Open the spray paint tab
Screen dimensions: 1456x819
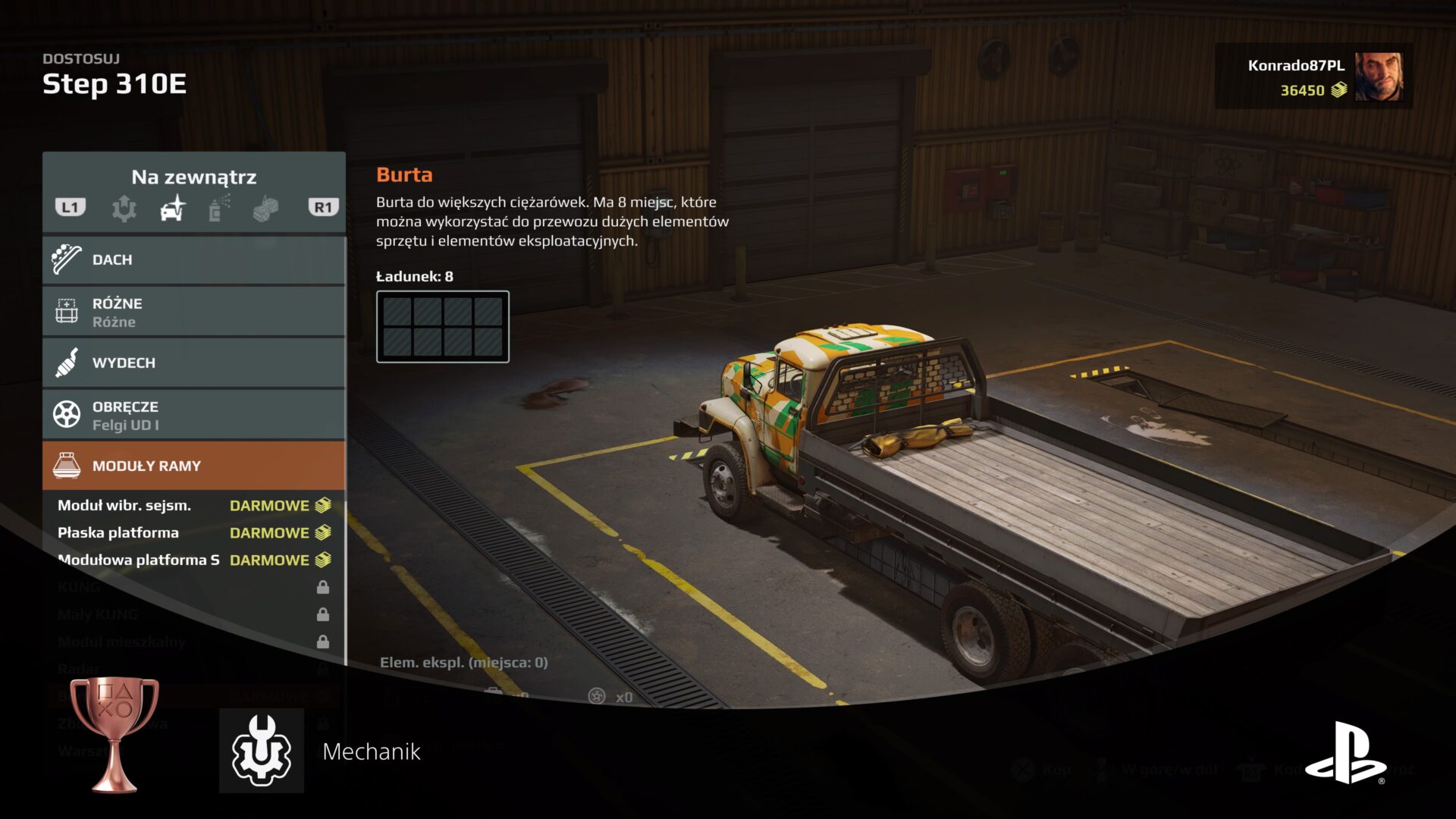219,208
